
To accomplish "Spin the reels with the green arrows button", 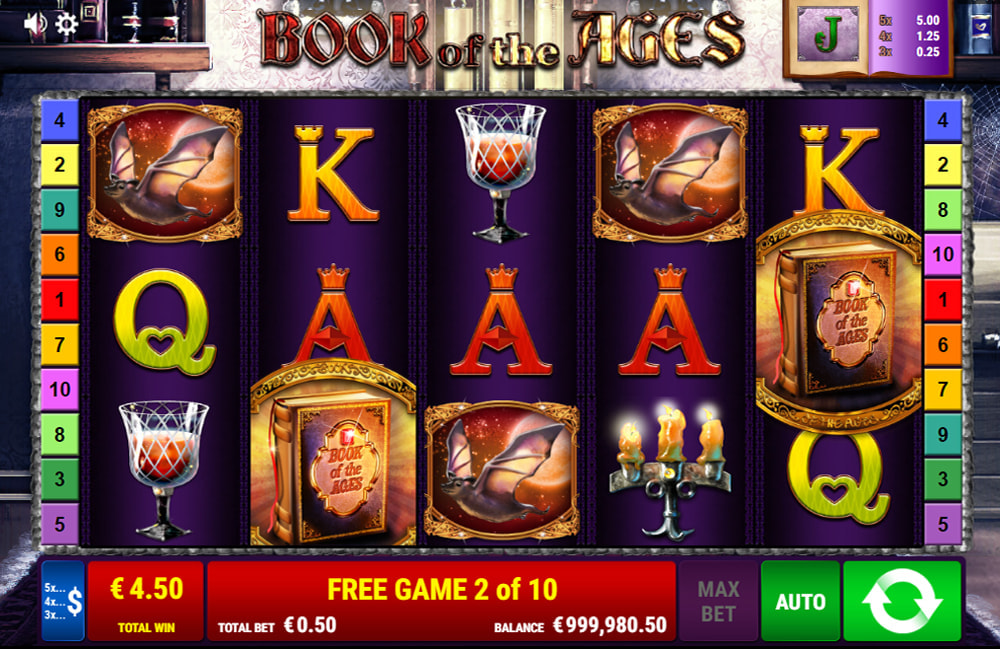I will coord(902,601).
